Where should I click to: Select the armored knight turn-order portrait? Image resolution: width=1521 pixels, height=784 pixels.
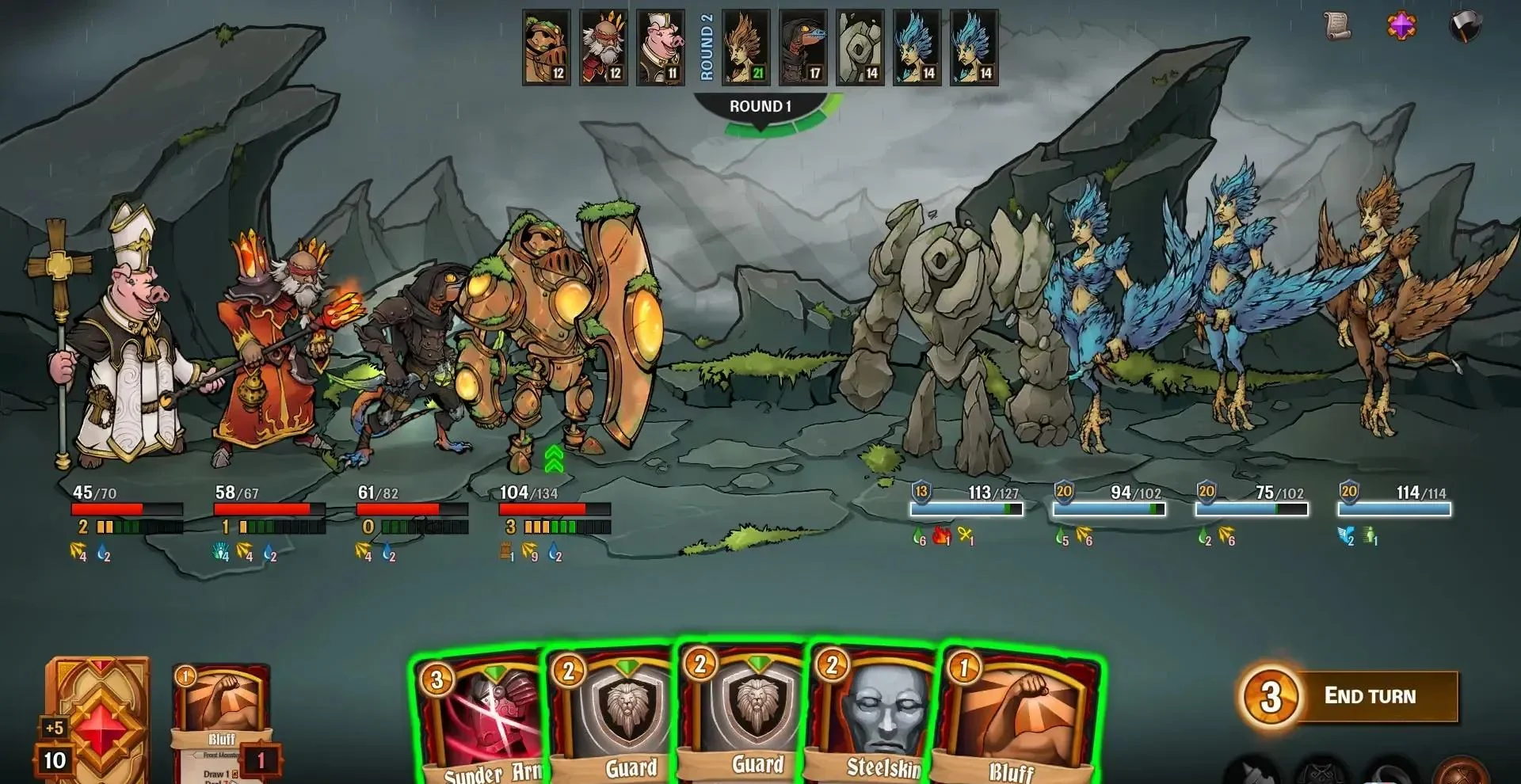point(547,48)
